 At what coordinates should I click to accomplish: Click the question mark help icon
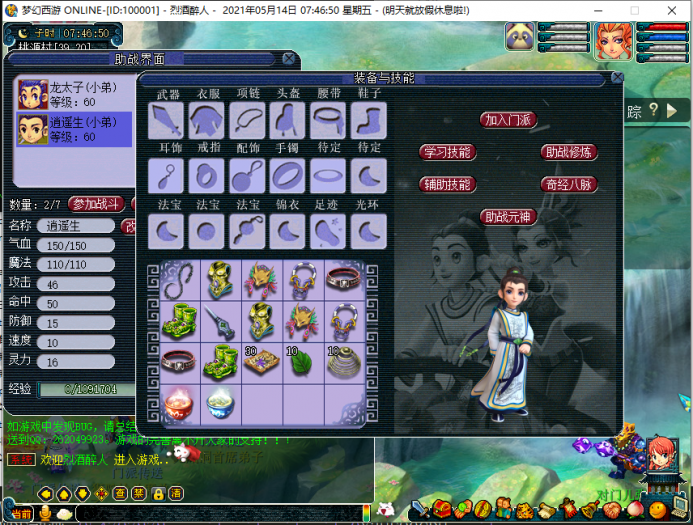tap(654, 110)
